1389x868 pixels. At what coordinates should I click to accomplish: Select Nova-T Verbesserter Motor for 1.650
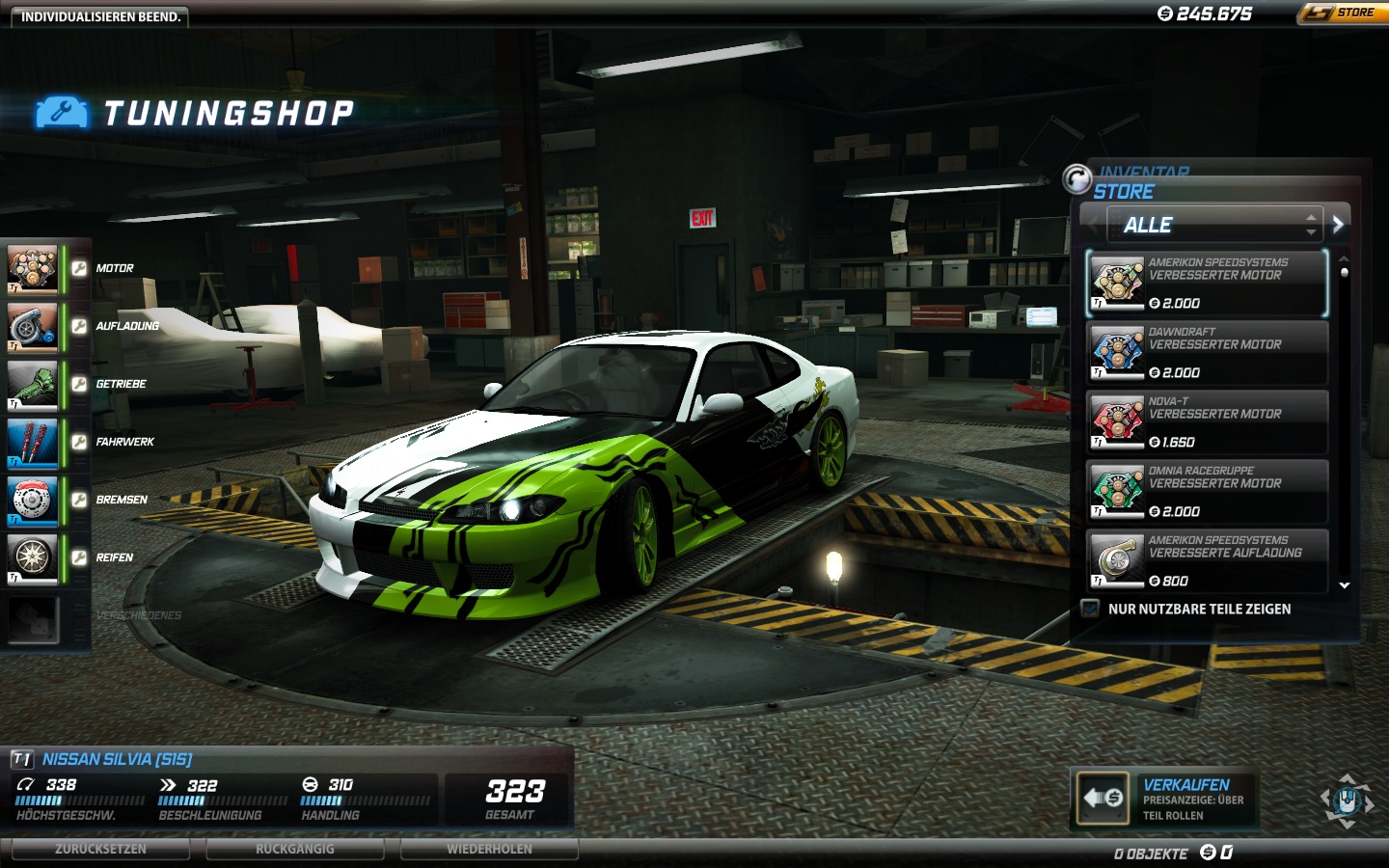[x=1207, y=421]
